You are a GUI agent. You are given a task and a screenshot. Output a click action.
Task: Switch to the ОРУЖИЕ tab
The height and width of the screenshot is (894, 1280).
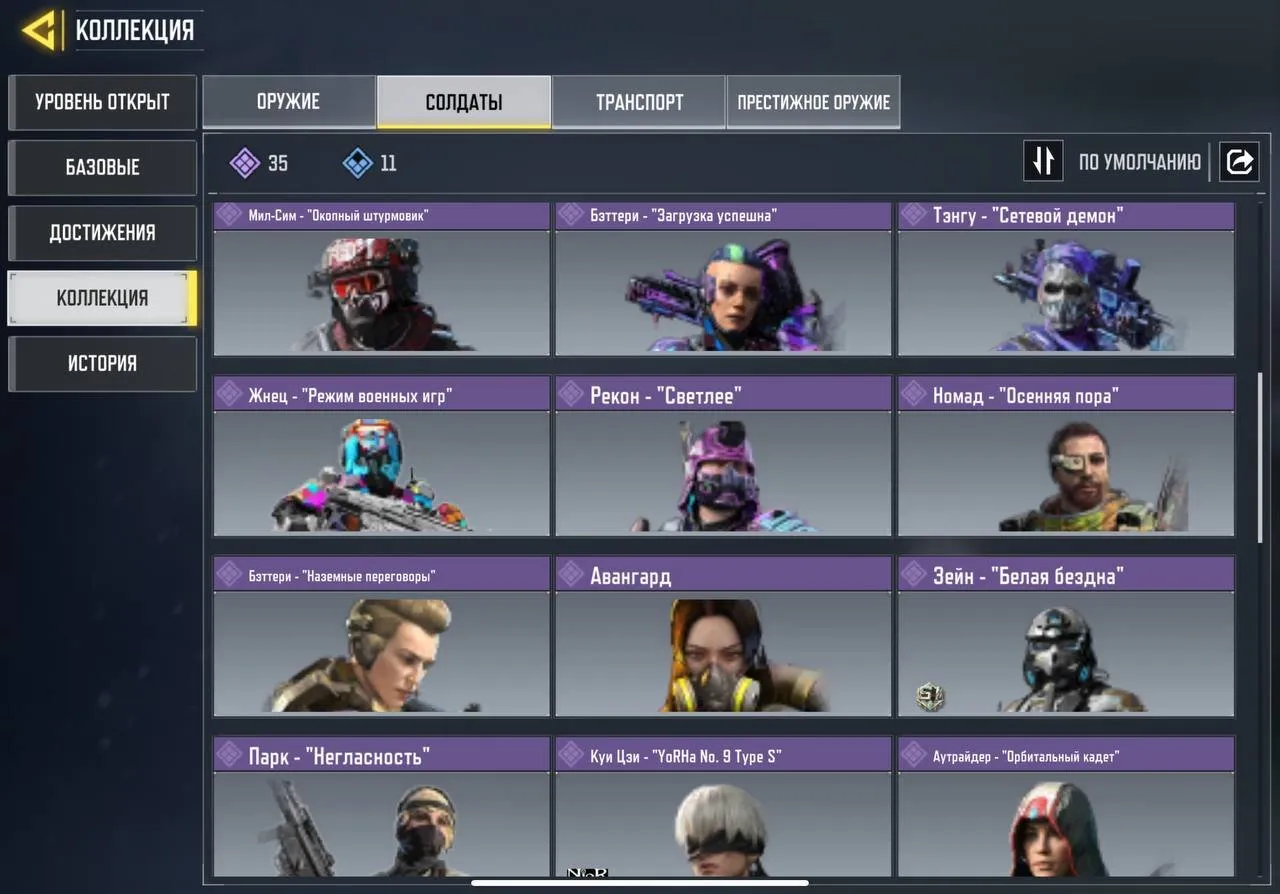point(289,101)
